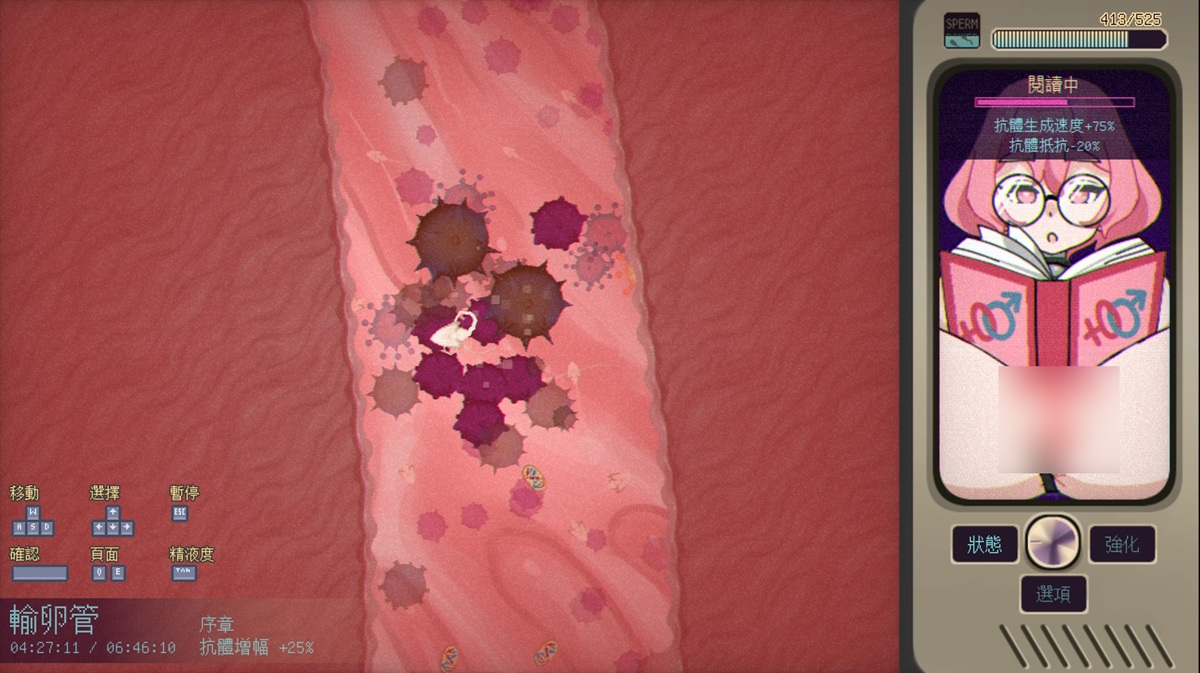Click the SPERM icon beside the gauge
1200x673 pixels.
point(962,30)
